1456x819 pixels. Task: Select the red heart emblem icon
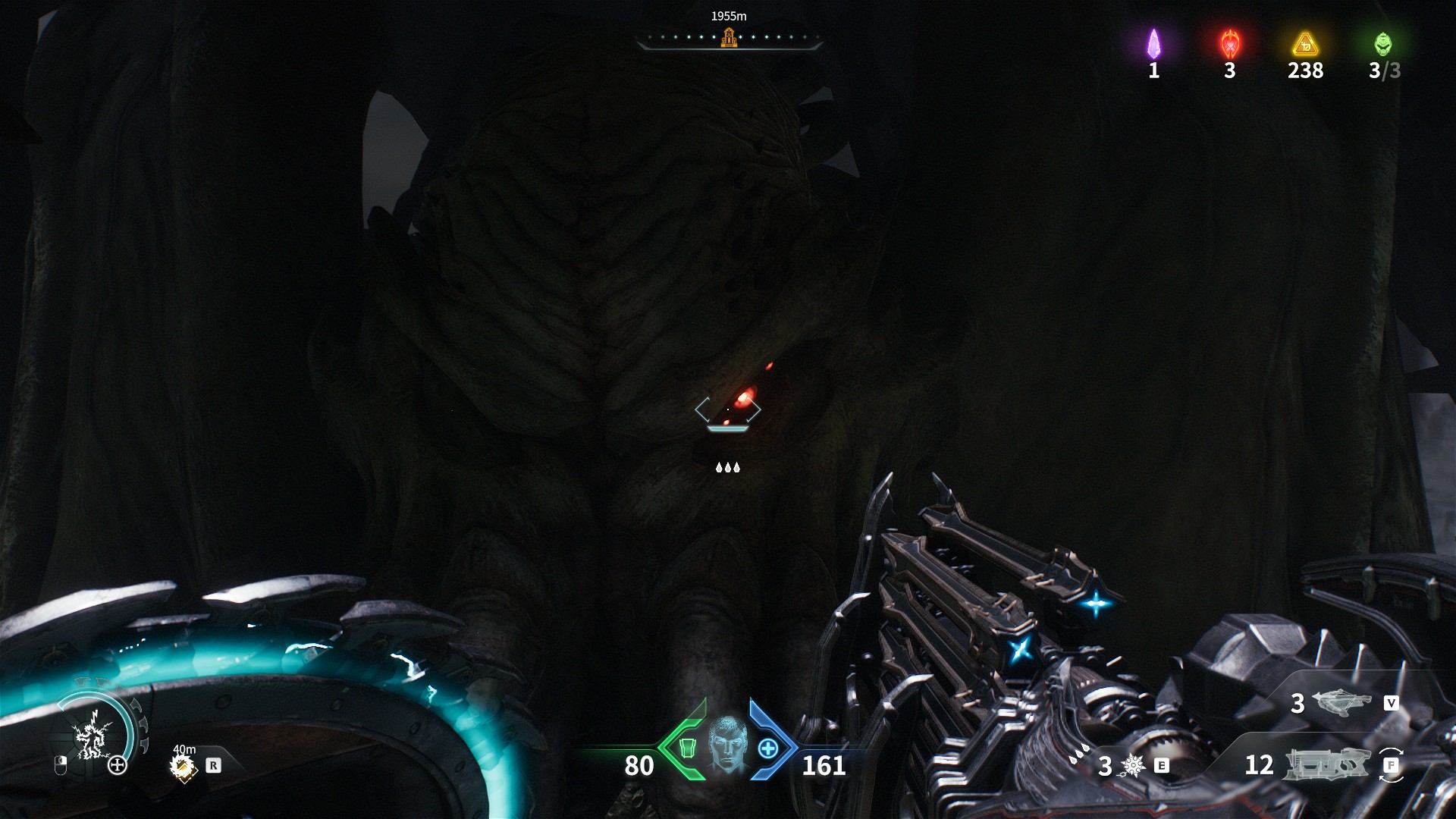click(1229, 45)
